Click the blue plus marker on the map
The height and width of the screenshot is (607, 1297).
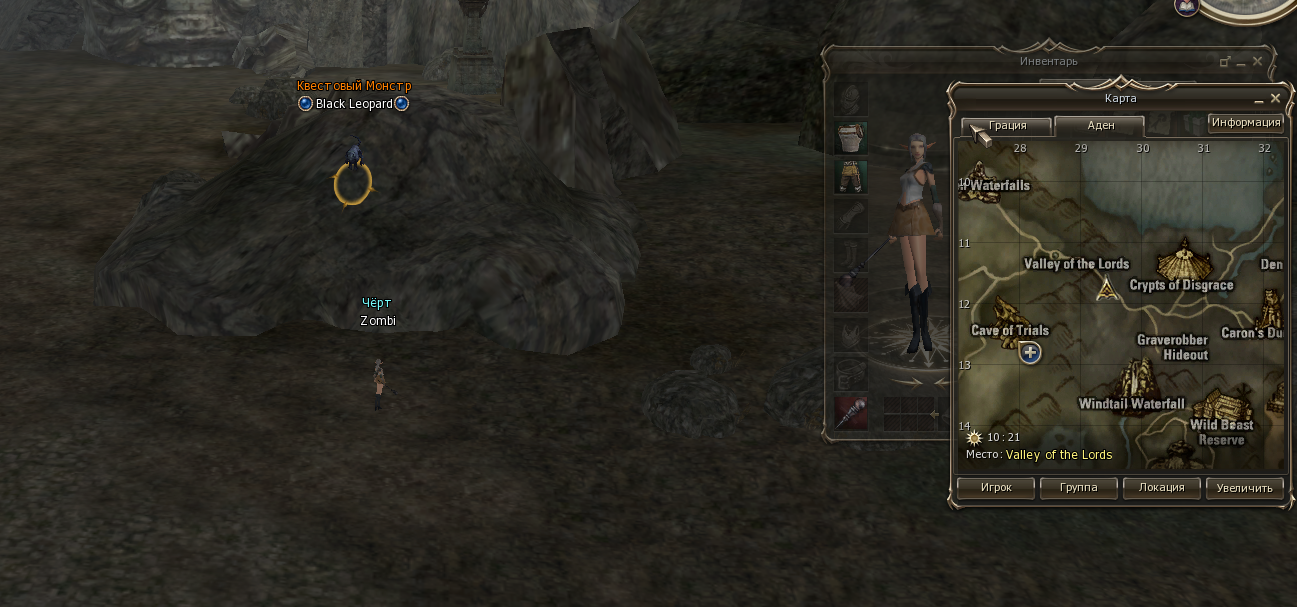pos(1030,352)
